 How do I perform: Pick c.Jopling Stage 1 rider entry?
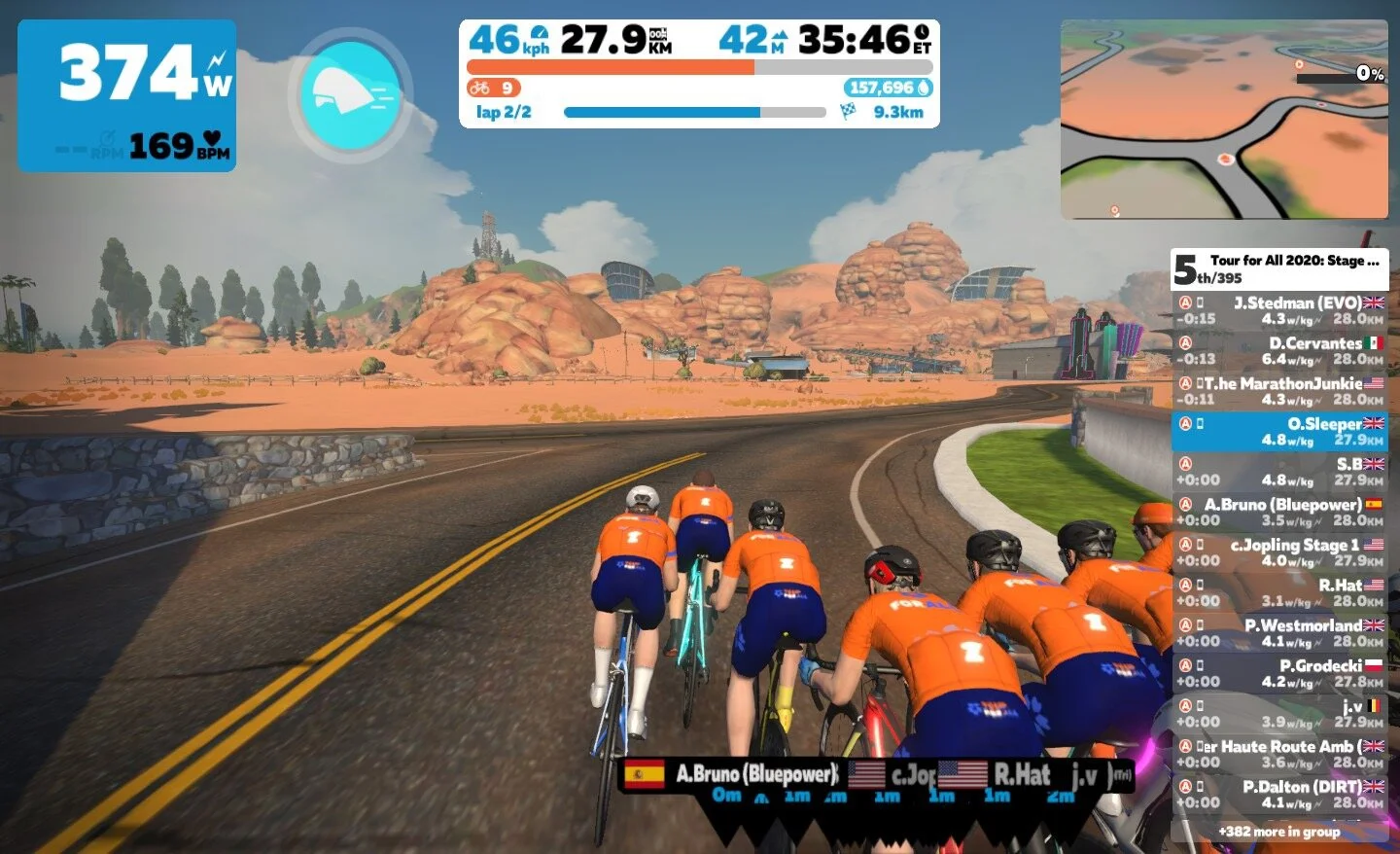click(1279, 552)
